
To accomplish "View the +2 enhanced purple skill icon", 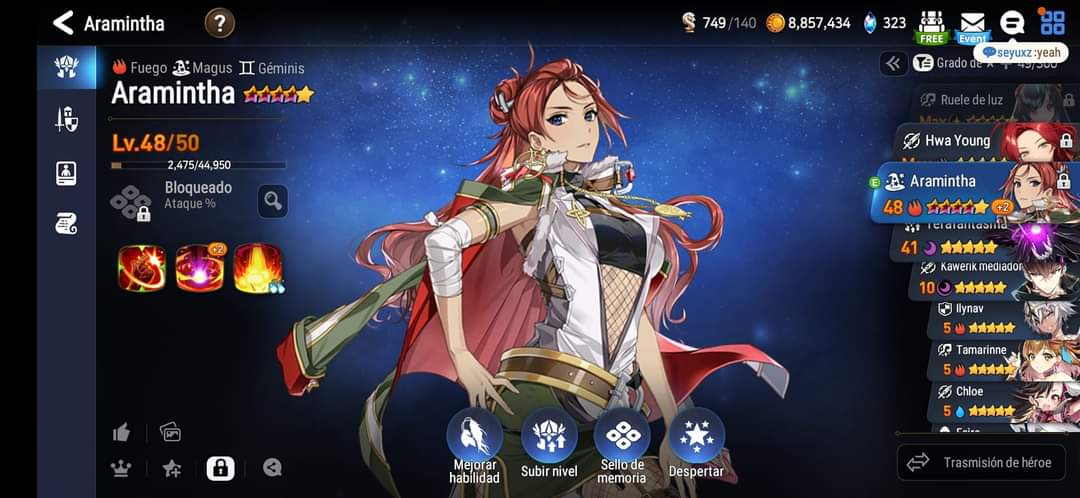I will tap(199, 268).
